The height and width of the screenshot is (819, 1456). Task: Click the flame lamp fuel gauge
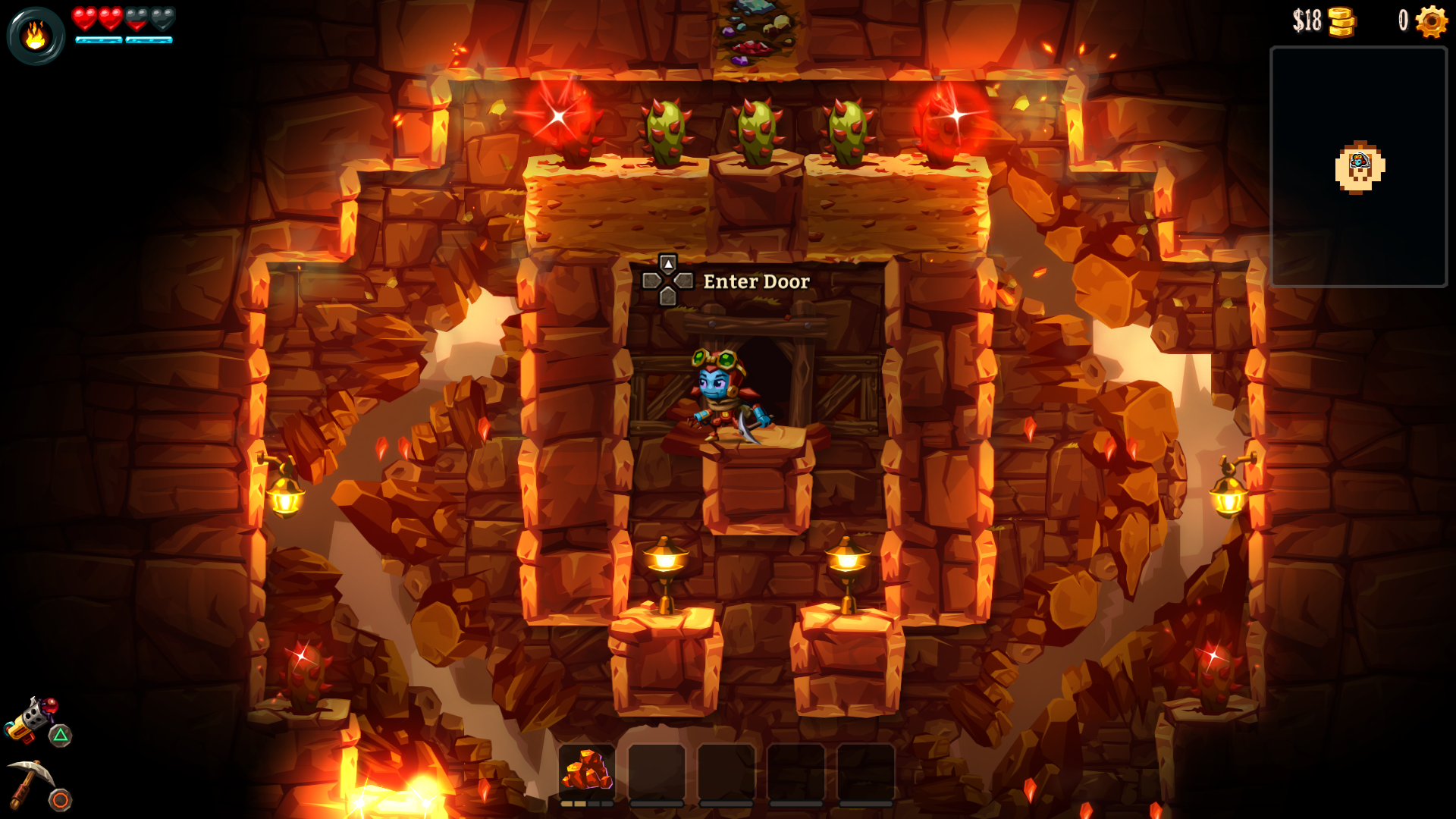tap(35, 36)
